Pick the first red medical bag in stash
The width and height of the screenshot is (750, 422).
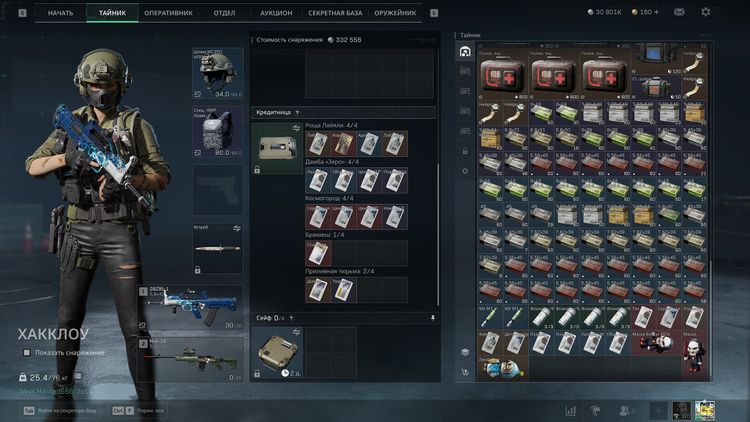504,73
